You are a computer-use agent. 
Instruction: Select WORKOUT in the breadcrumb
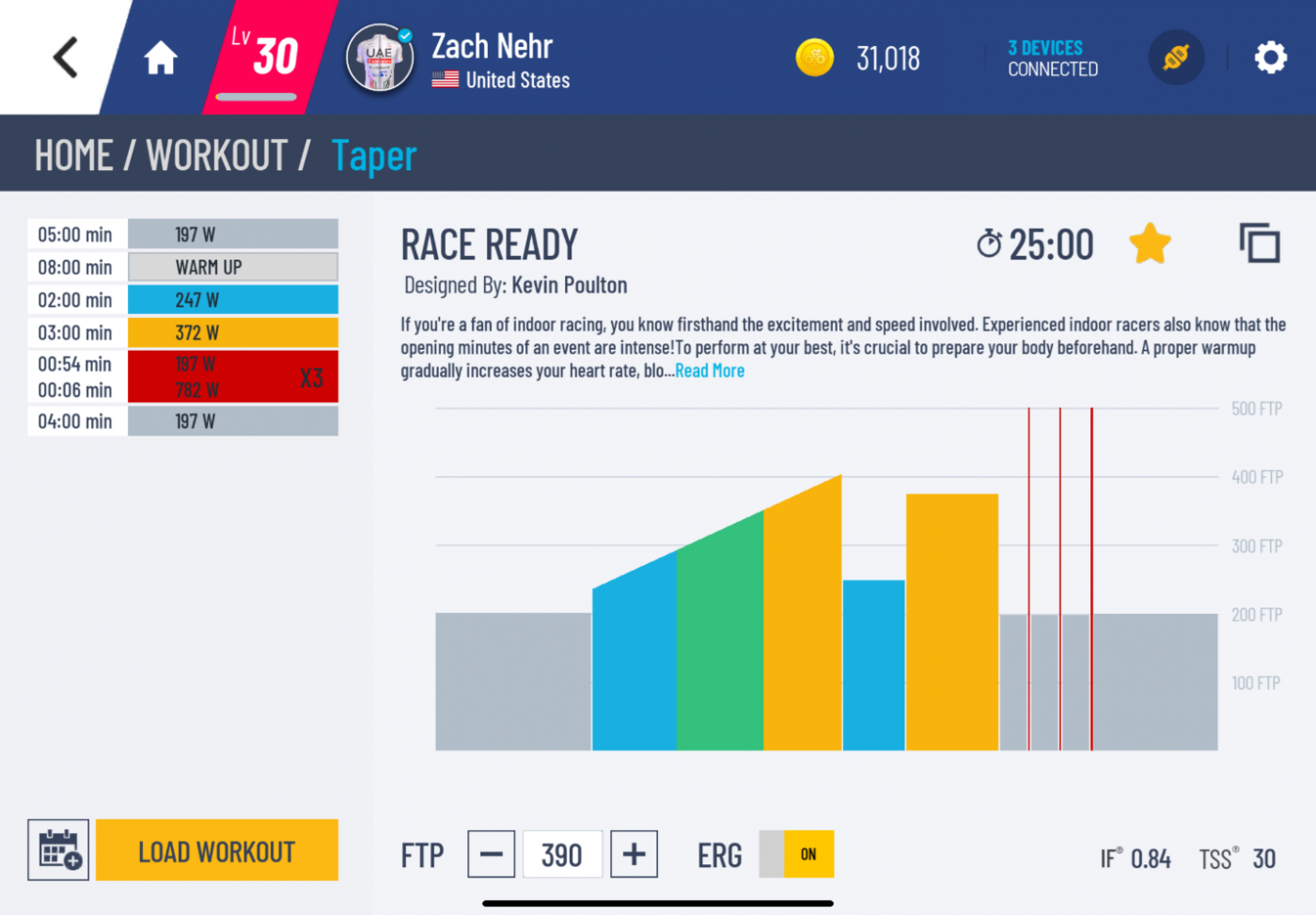[x=215, y=154]
